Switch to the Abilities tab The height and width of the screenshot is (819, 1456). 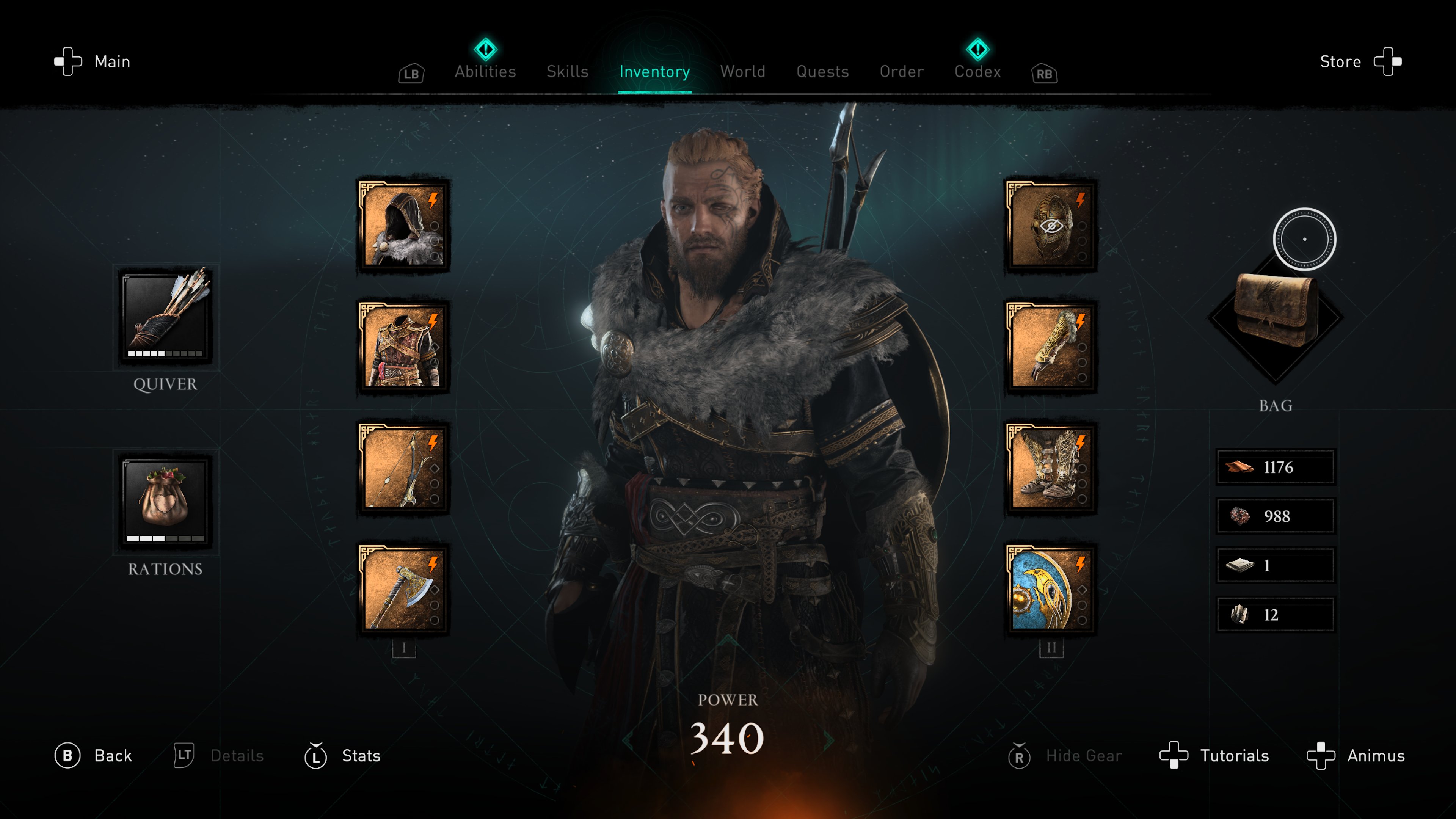[485, 71]
